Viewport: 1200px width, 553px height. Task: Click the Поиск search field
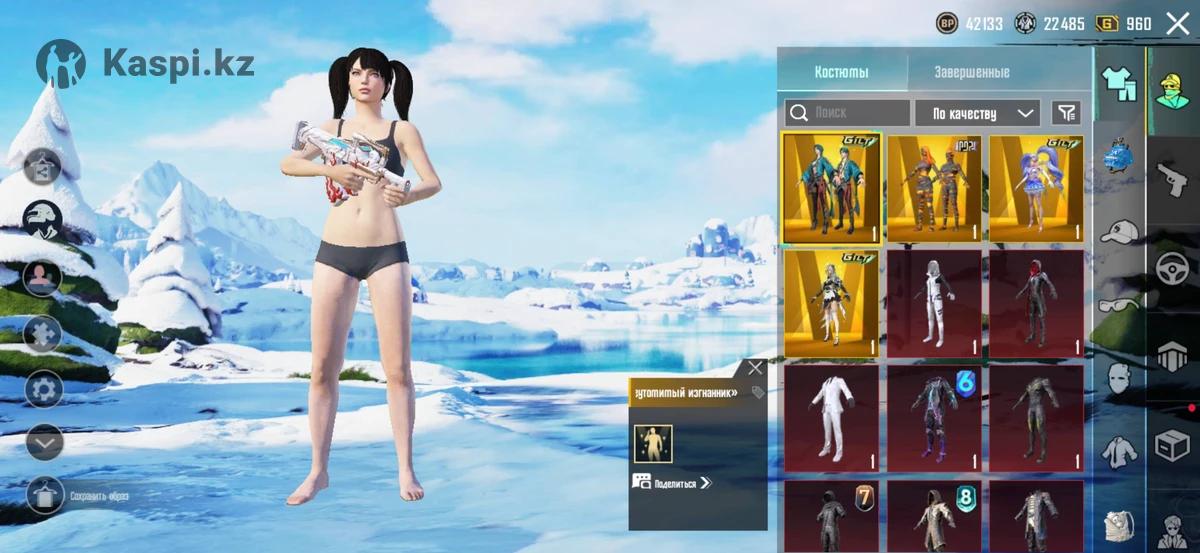847,113
